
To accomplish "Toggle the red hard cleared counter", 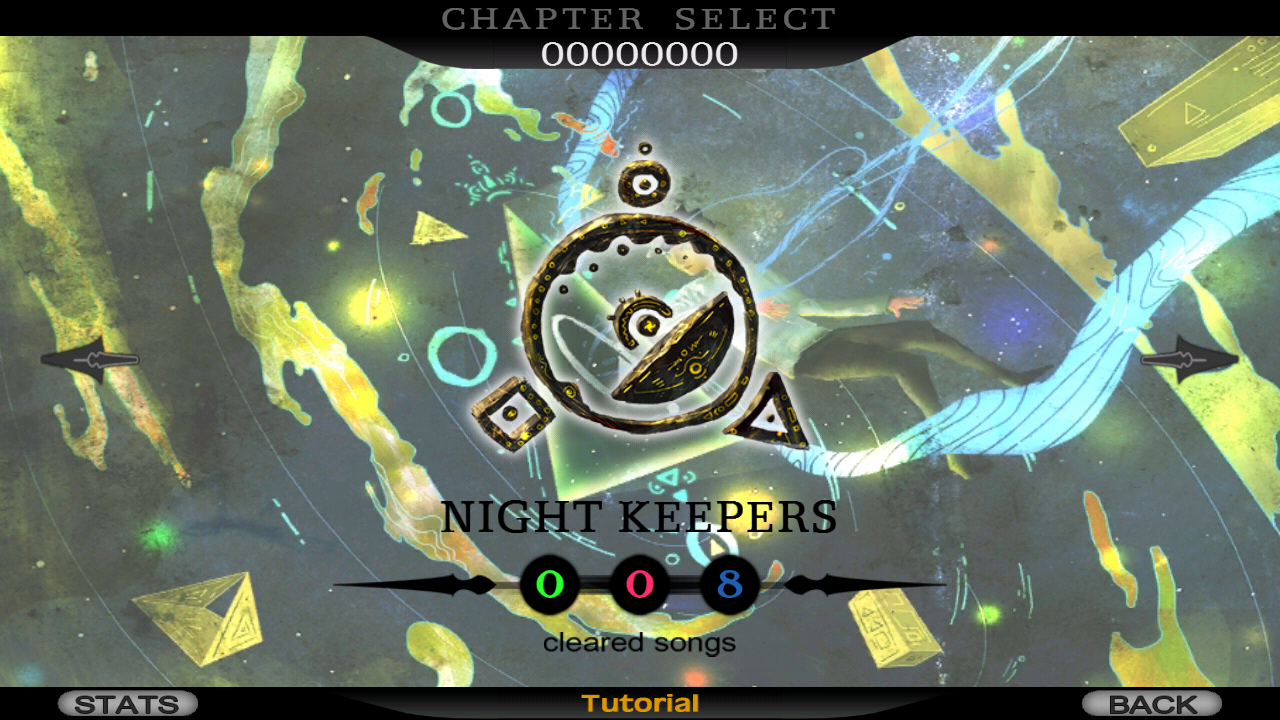I will pyautogui.click(x=638, y=585).
